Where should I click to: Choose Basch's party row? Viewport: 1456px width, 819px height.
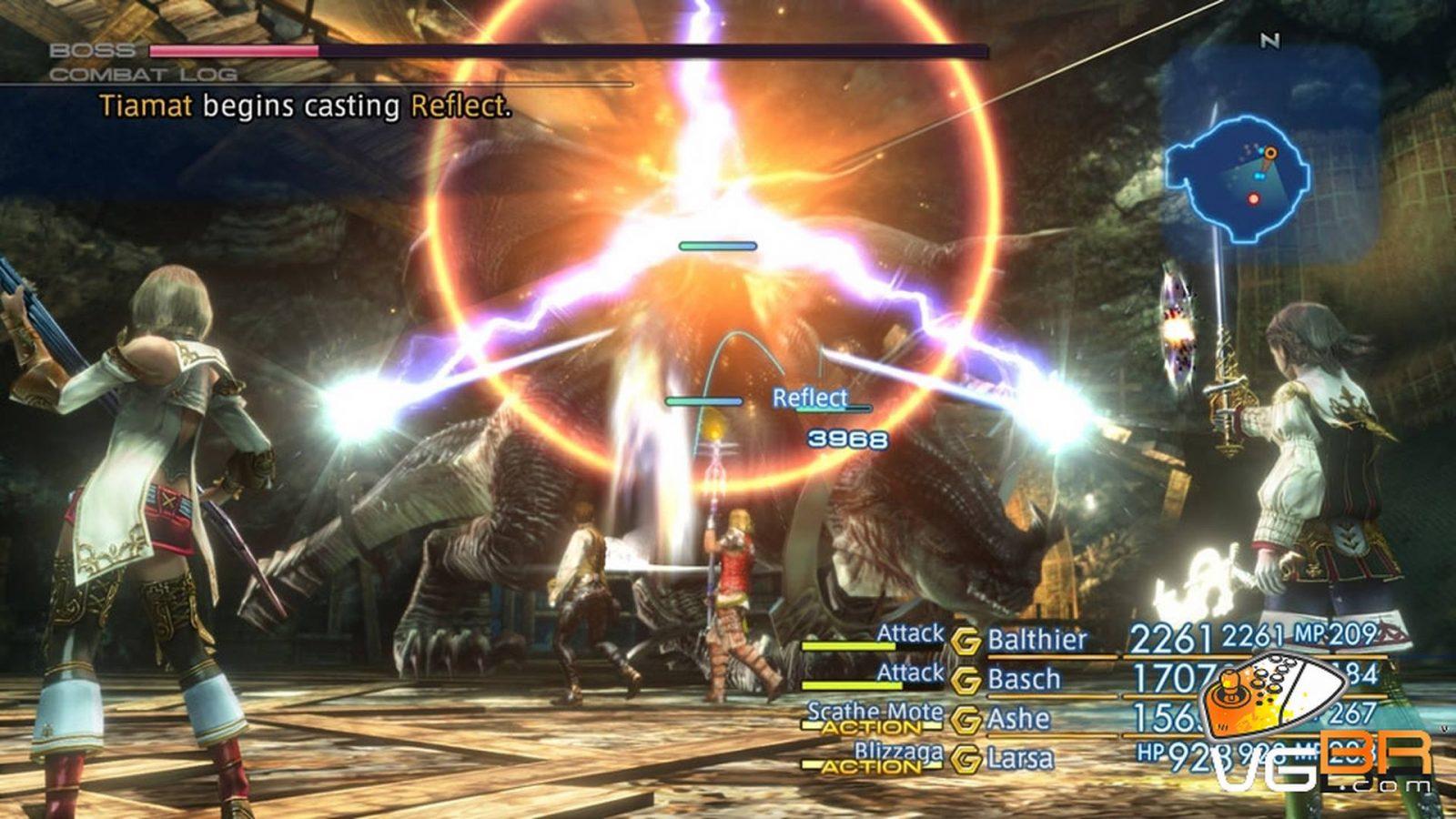click(1024, 679)
